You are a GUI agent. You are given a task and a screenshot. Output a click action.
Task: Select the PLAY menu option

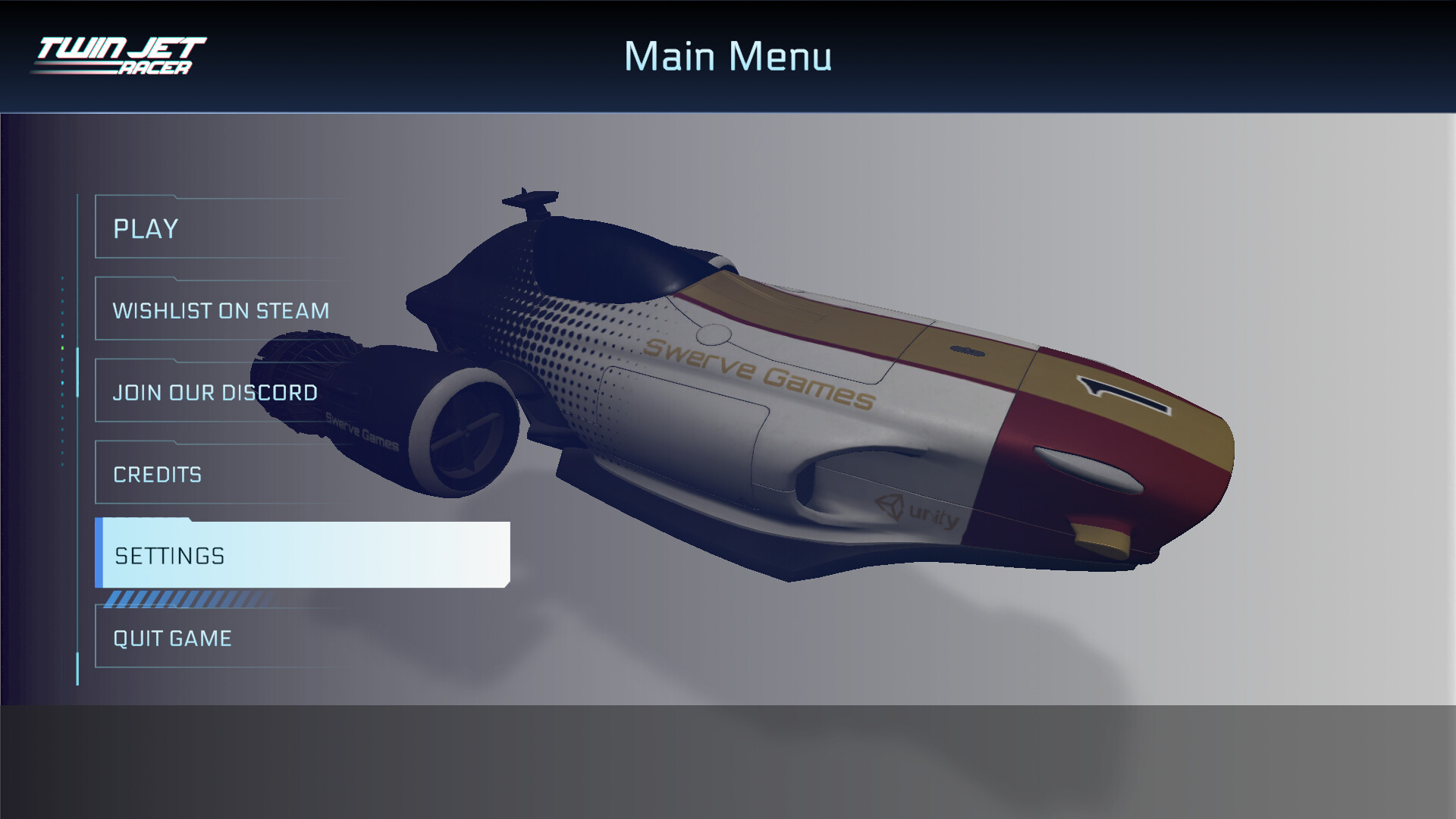146,228
